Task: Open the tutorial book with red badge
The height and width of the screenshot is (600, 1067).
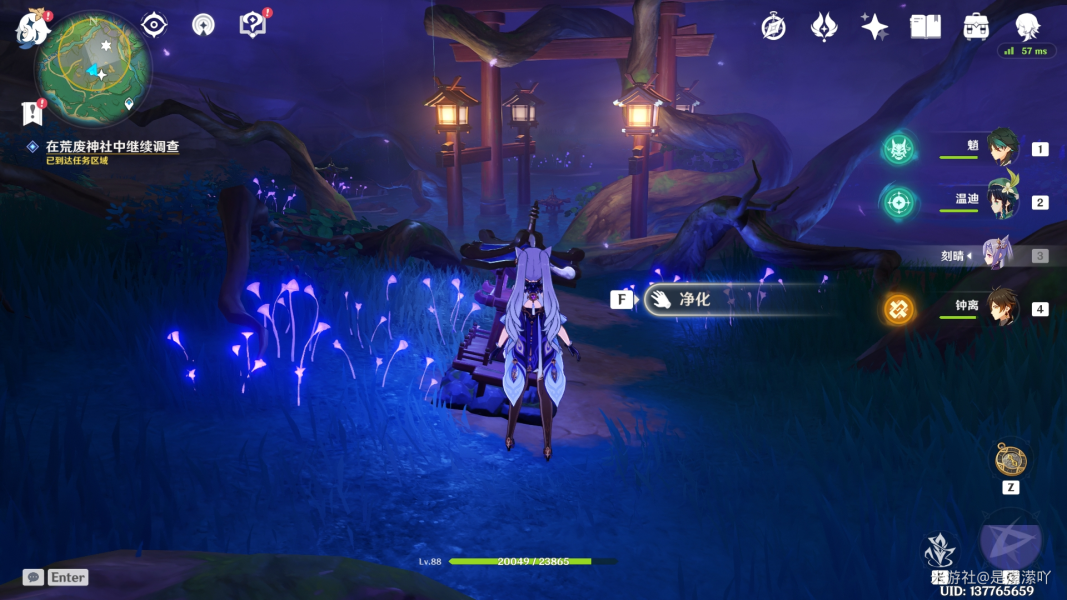Action: (x=253, y=25)
